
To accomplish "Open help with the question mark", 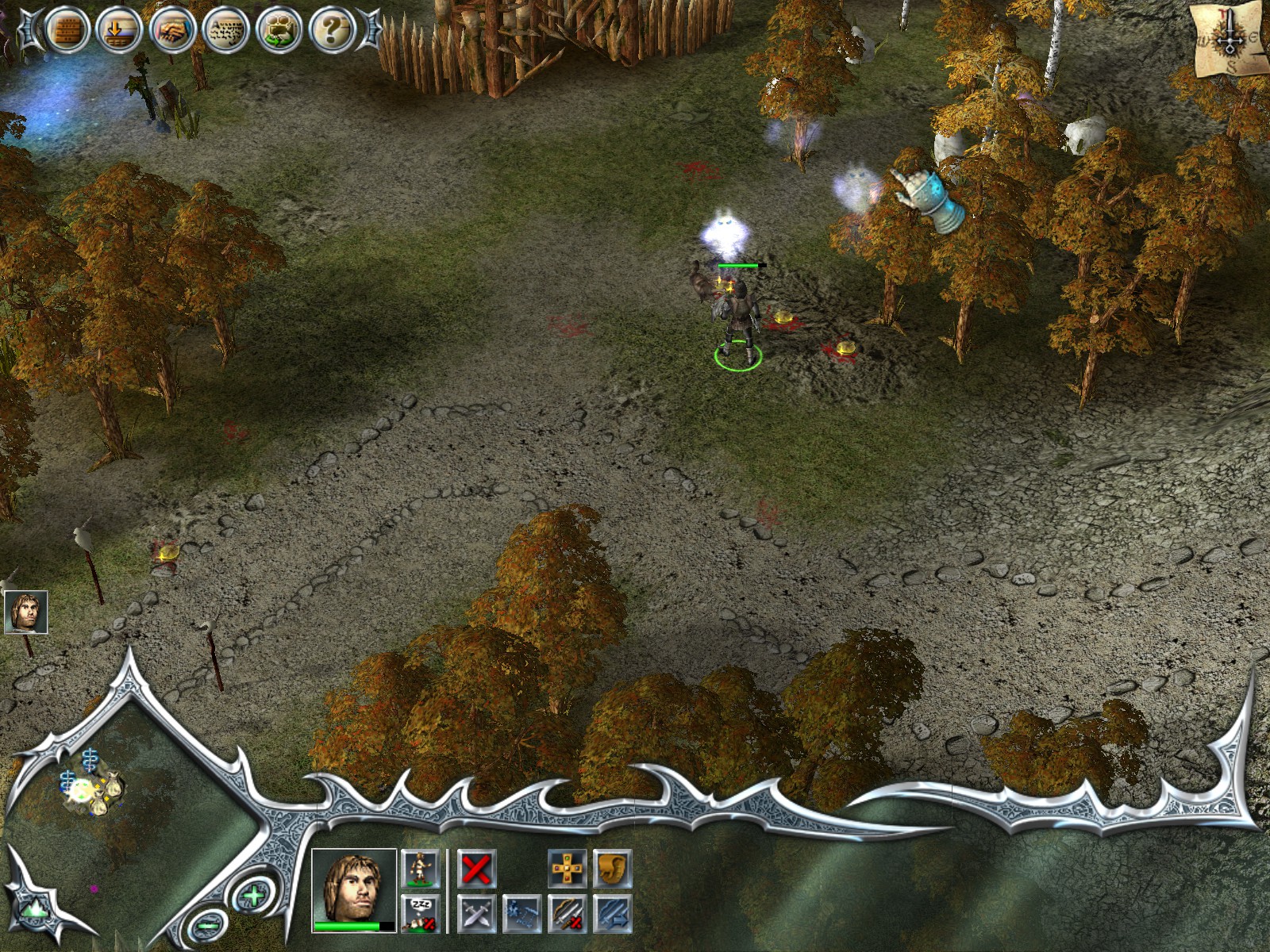I will pyautogui.click(x=332, y=30).
